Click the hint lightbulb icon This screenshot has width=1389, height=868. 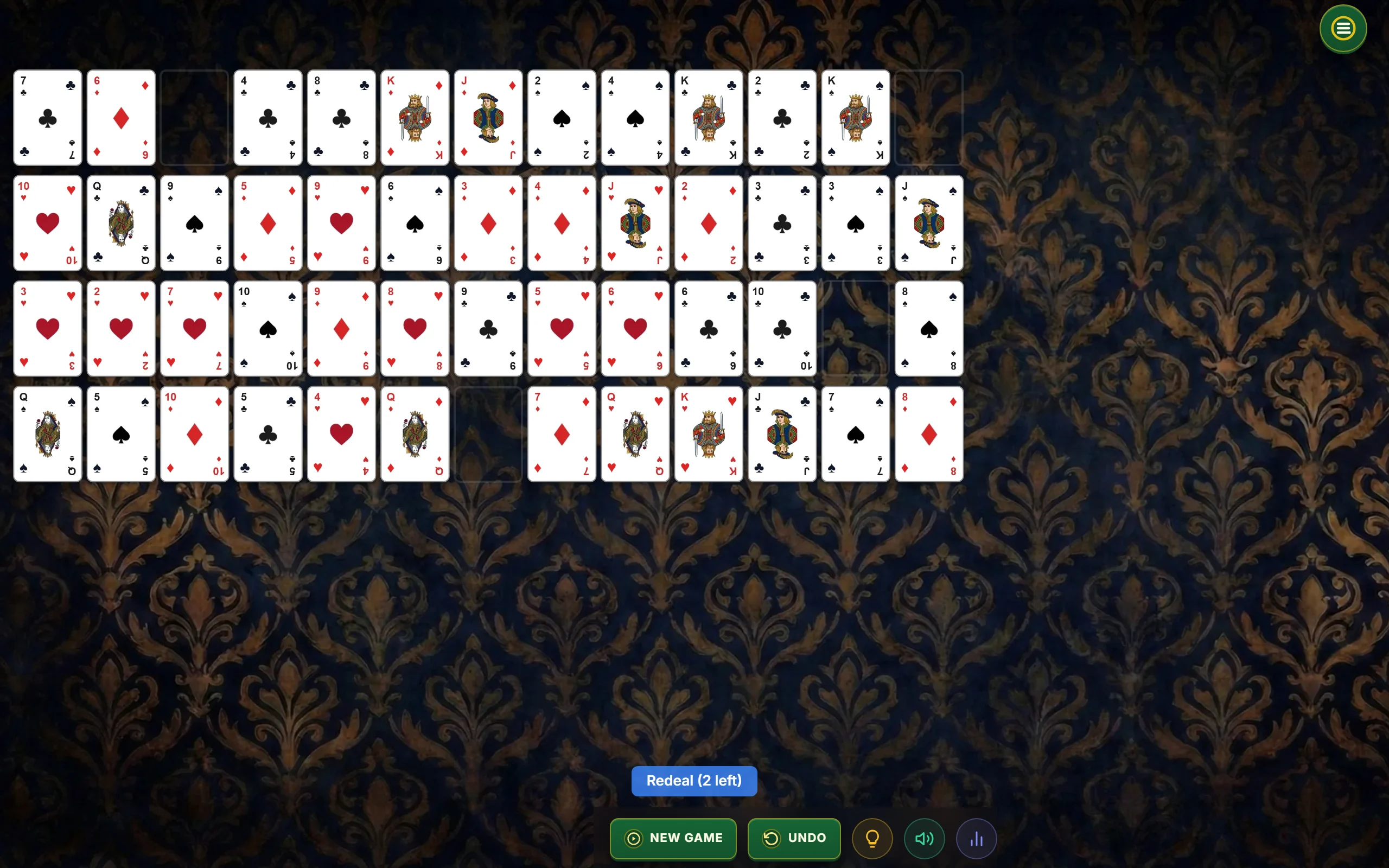tap(872, 838)
